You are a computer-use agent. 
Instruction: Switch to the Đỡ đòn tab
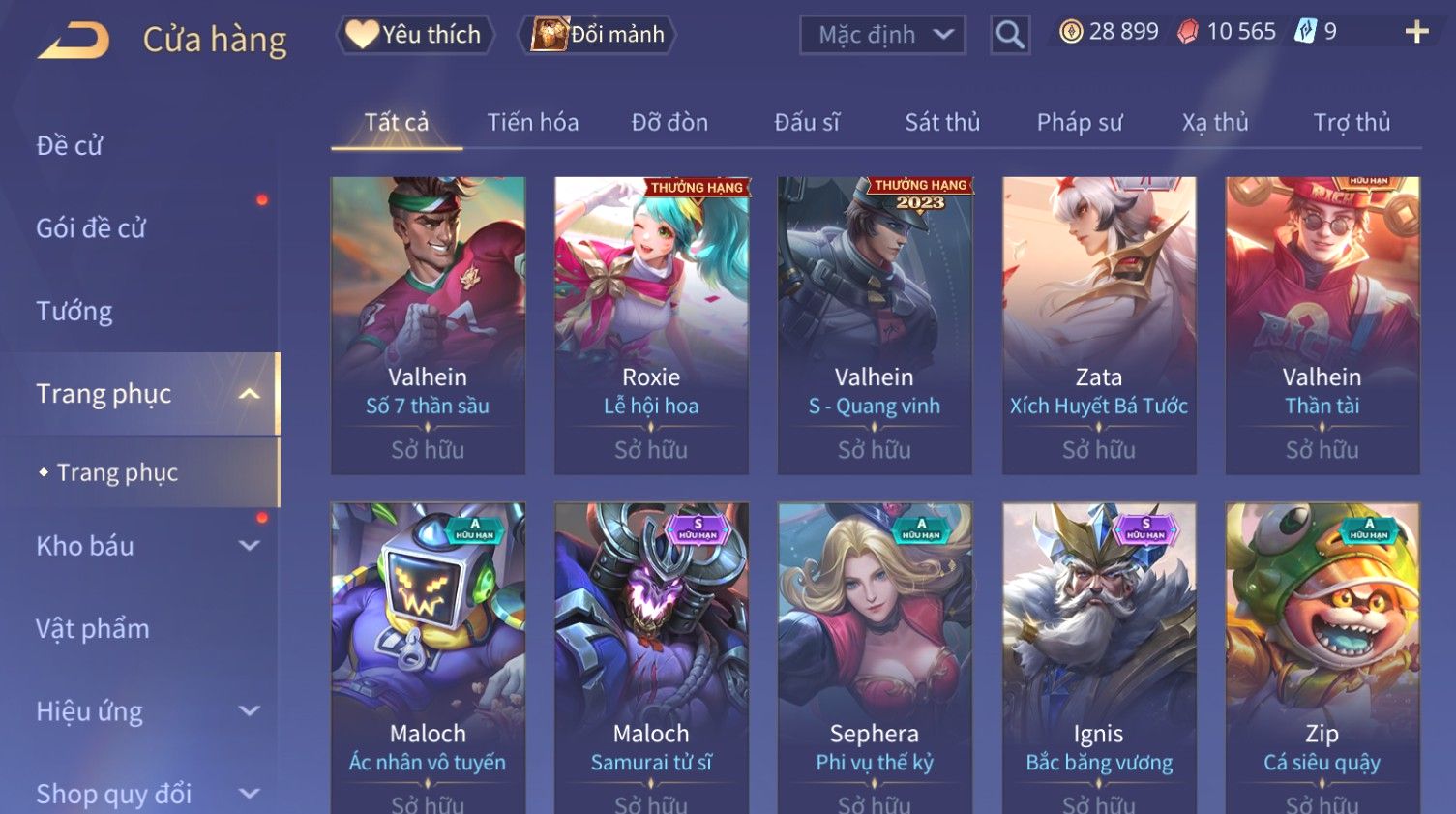point(669,123)
